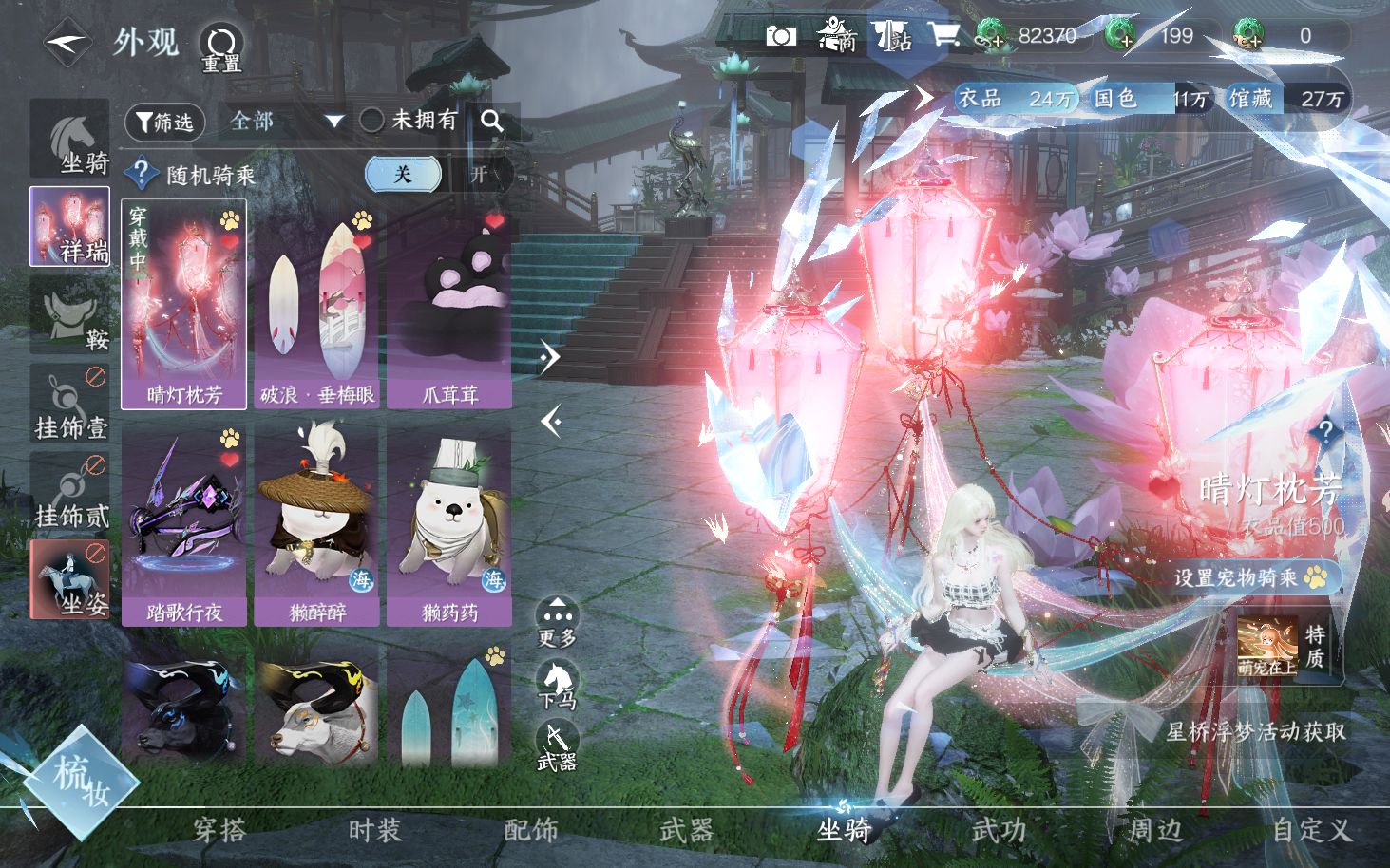Select the 破浪·垂梅眼 surfboard mount
1390x868 pixels.
pyautogui.click(x=316, y=305)
